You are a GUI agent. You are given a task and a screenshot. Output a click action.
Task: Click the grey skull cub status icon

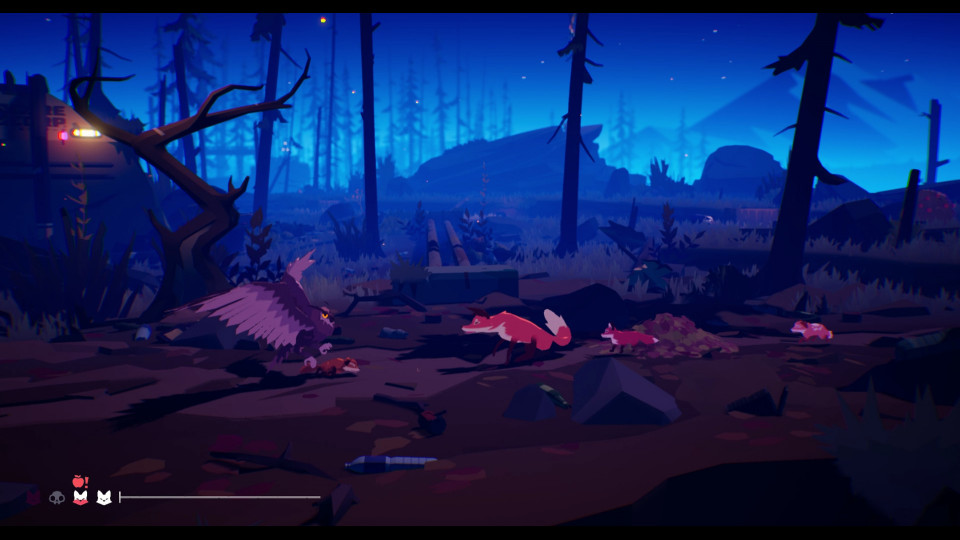(57, 497)
